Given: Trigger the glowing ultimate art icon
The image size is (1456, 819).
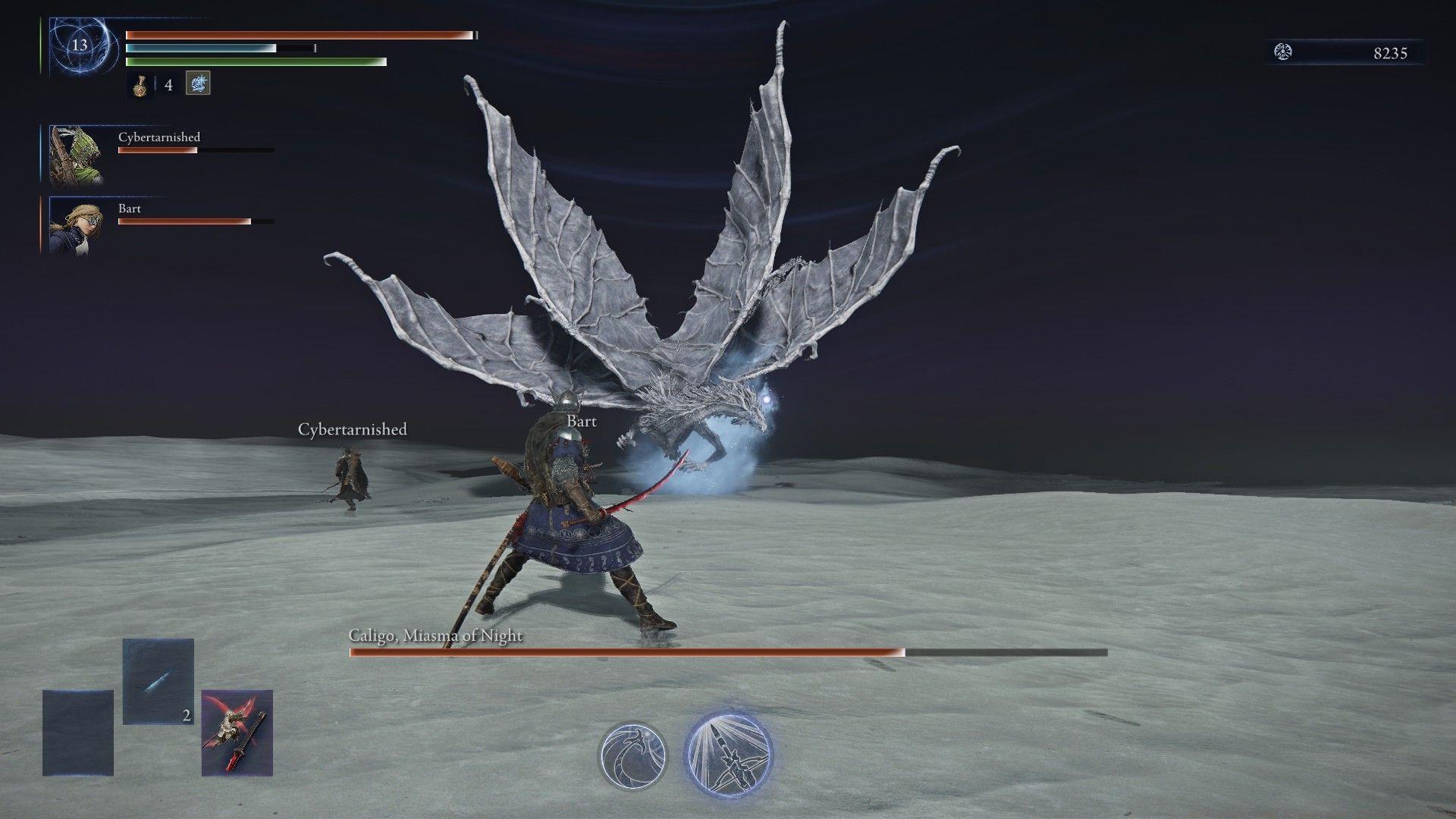Looking at the screenshot, I should point(728,752).
